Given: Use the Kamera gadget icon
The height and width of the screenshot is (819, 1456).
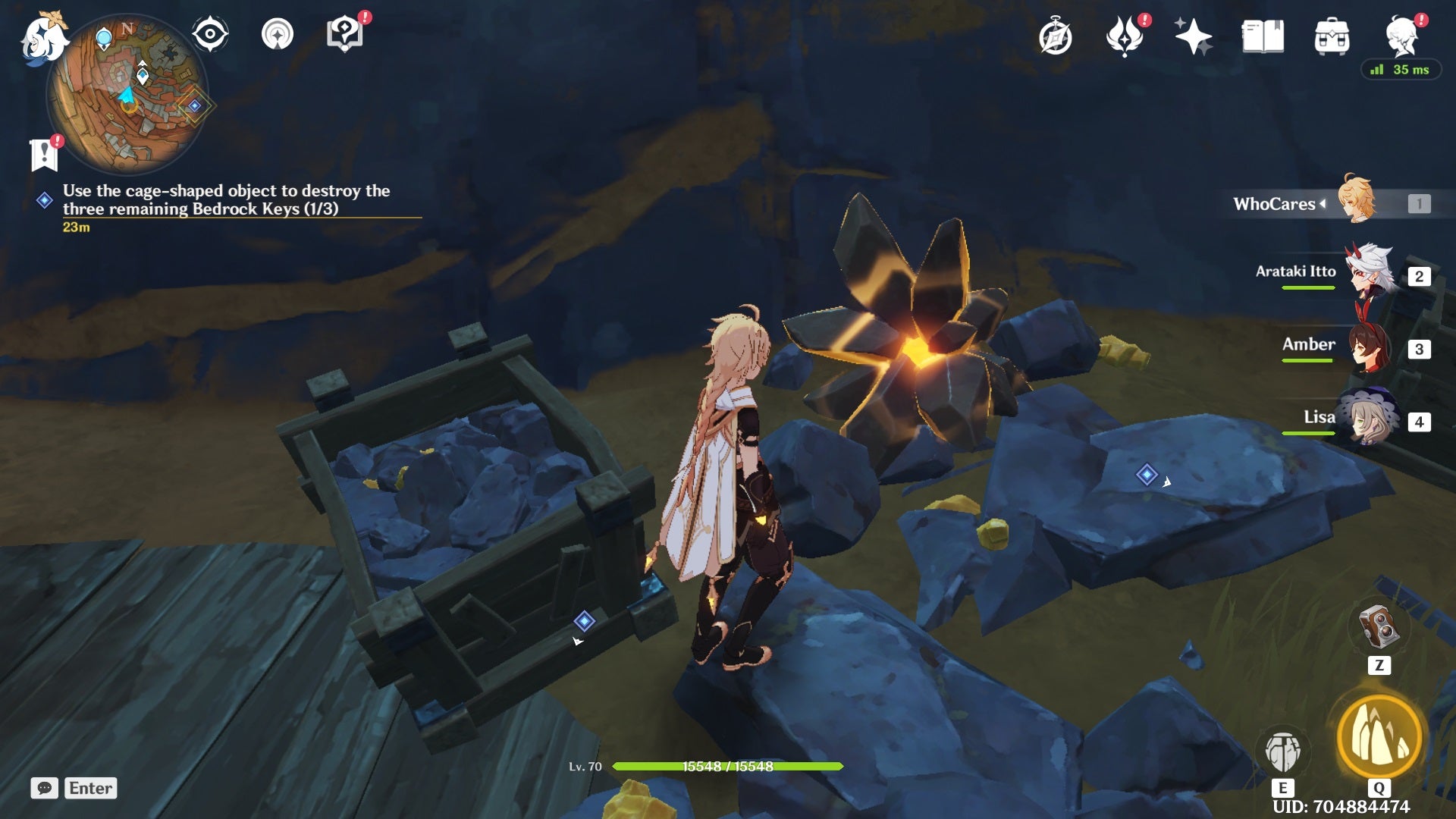Looking at the screenshot, I should [x=1379, y=627].
